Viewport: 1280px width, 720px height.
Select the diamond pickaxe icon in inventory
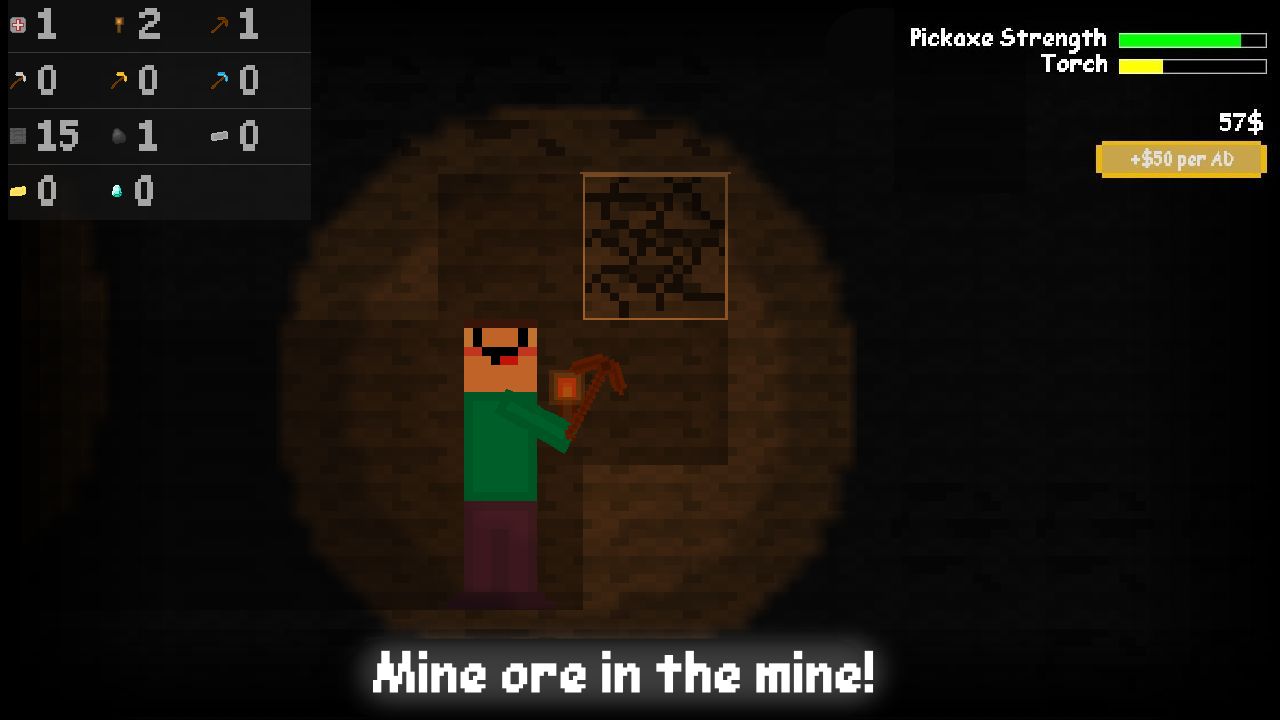220,80
